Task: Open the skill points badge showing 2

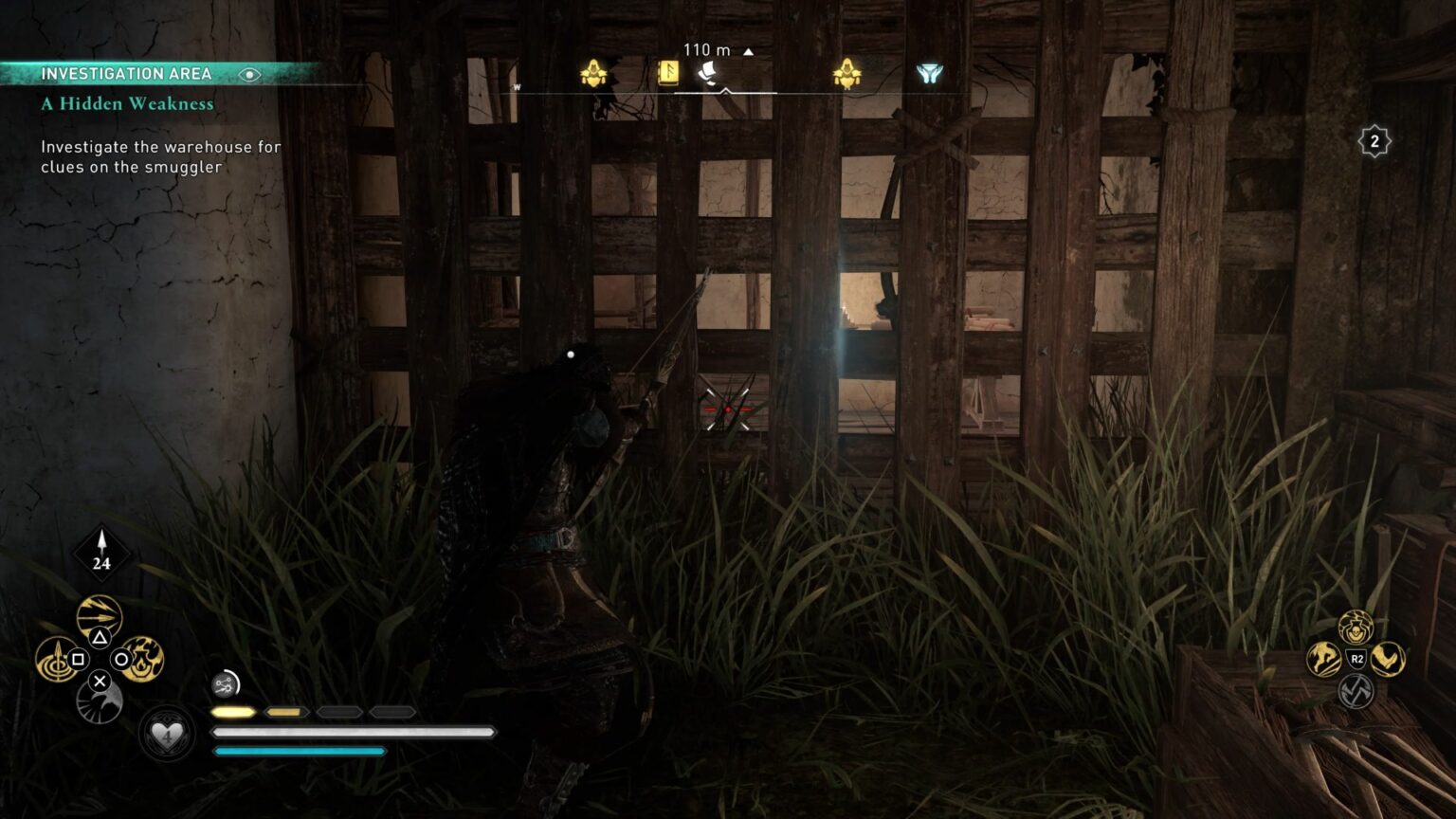Action: (1374, 142)
